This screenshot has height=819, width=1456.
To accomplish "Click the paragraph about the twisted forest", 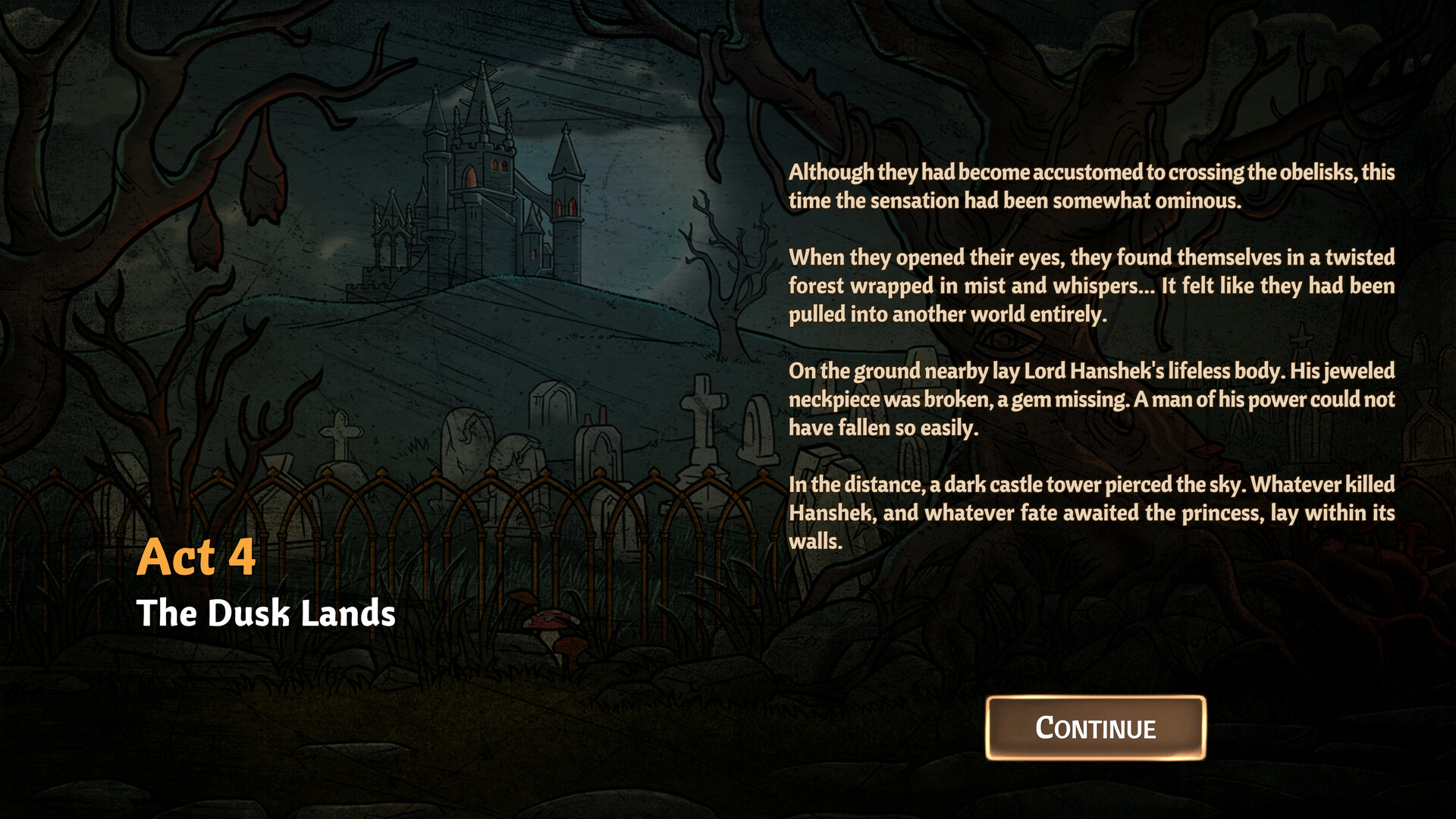I will (x=1092, y=285).
